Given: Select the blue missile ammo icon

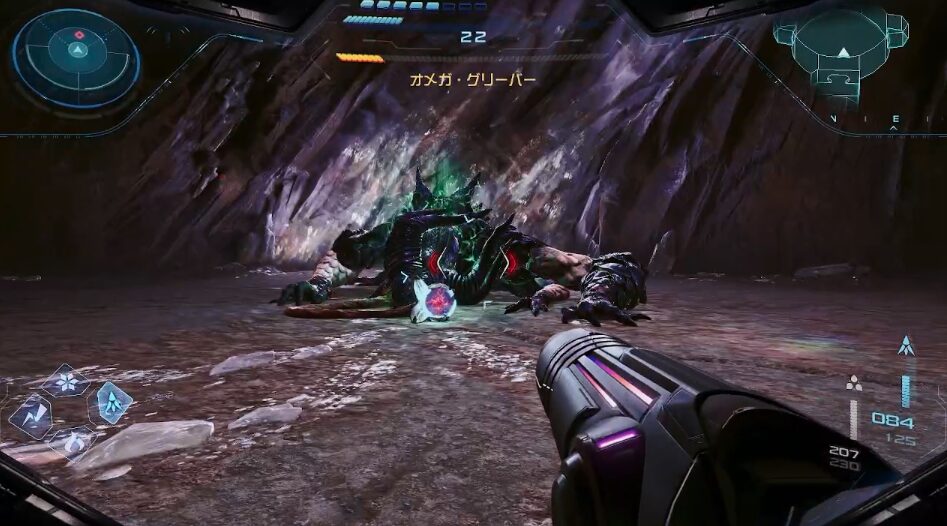Looking at the screenshot, I should [x=906, y=347].
